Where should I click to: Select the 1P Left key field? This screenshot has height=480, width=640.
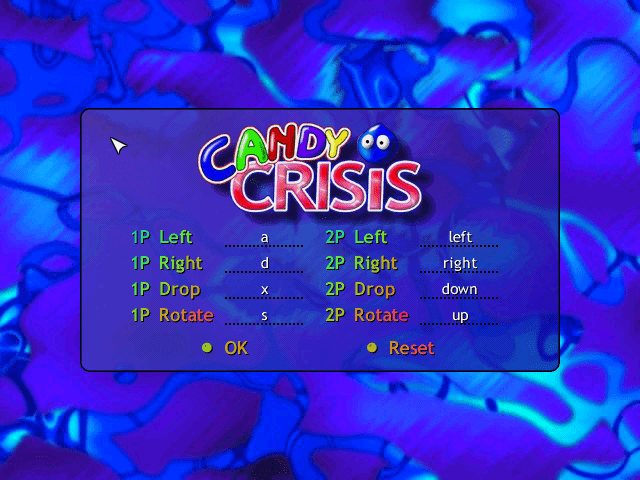(x=264, y=238)
